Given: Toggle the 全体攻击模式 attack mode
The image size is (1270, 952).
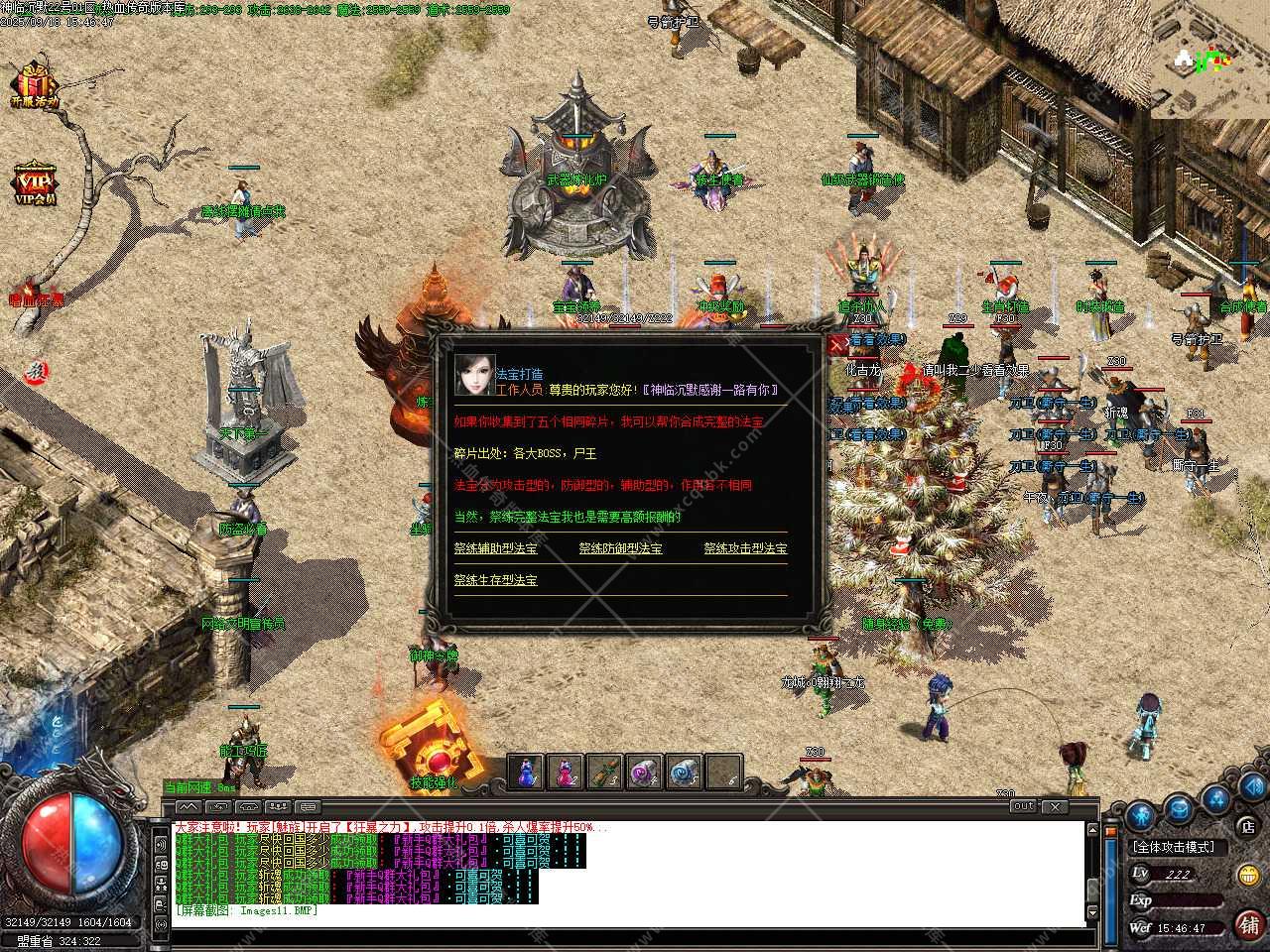Looking at the screenshot, I should click(1173, 847).
